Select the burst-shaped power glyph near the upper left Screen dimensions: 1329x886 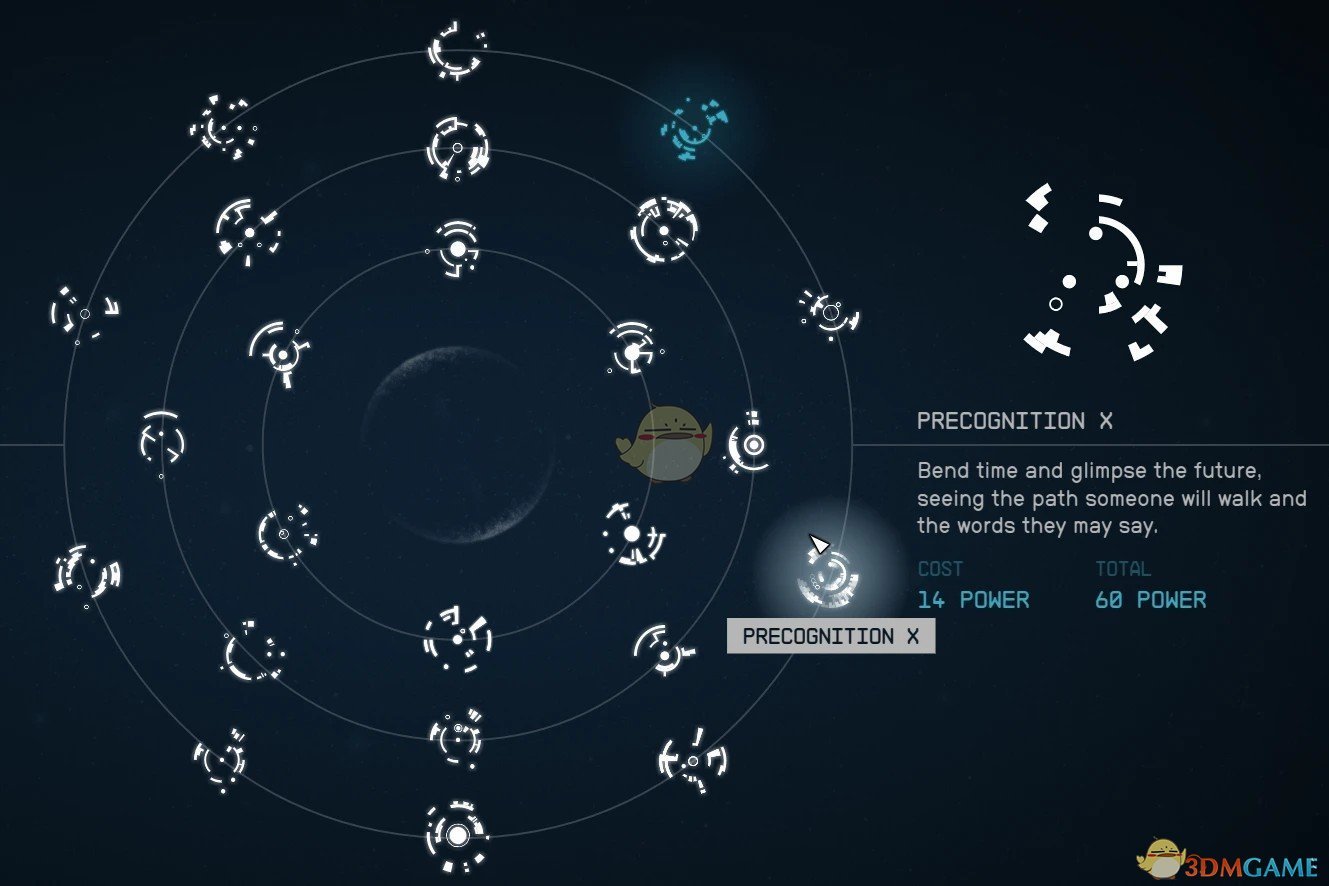[x=225, y=130]
